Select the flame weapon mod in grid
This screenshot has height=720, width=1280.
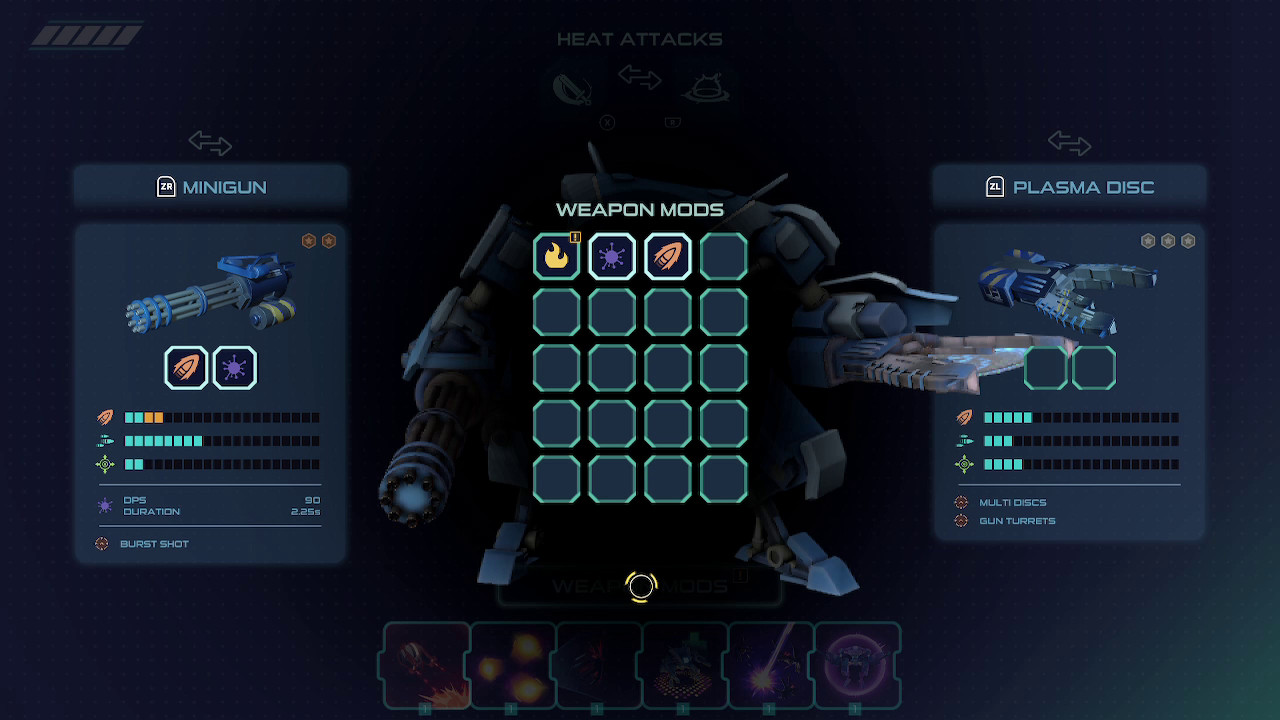557,256
